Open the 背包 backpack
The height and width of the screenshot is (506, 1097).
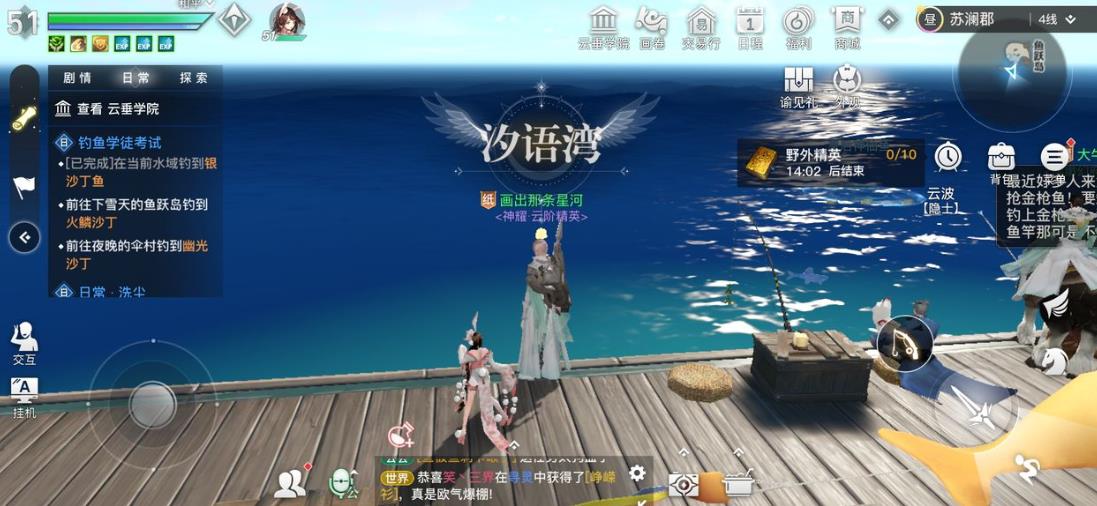coord(1001,160)
